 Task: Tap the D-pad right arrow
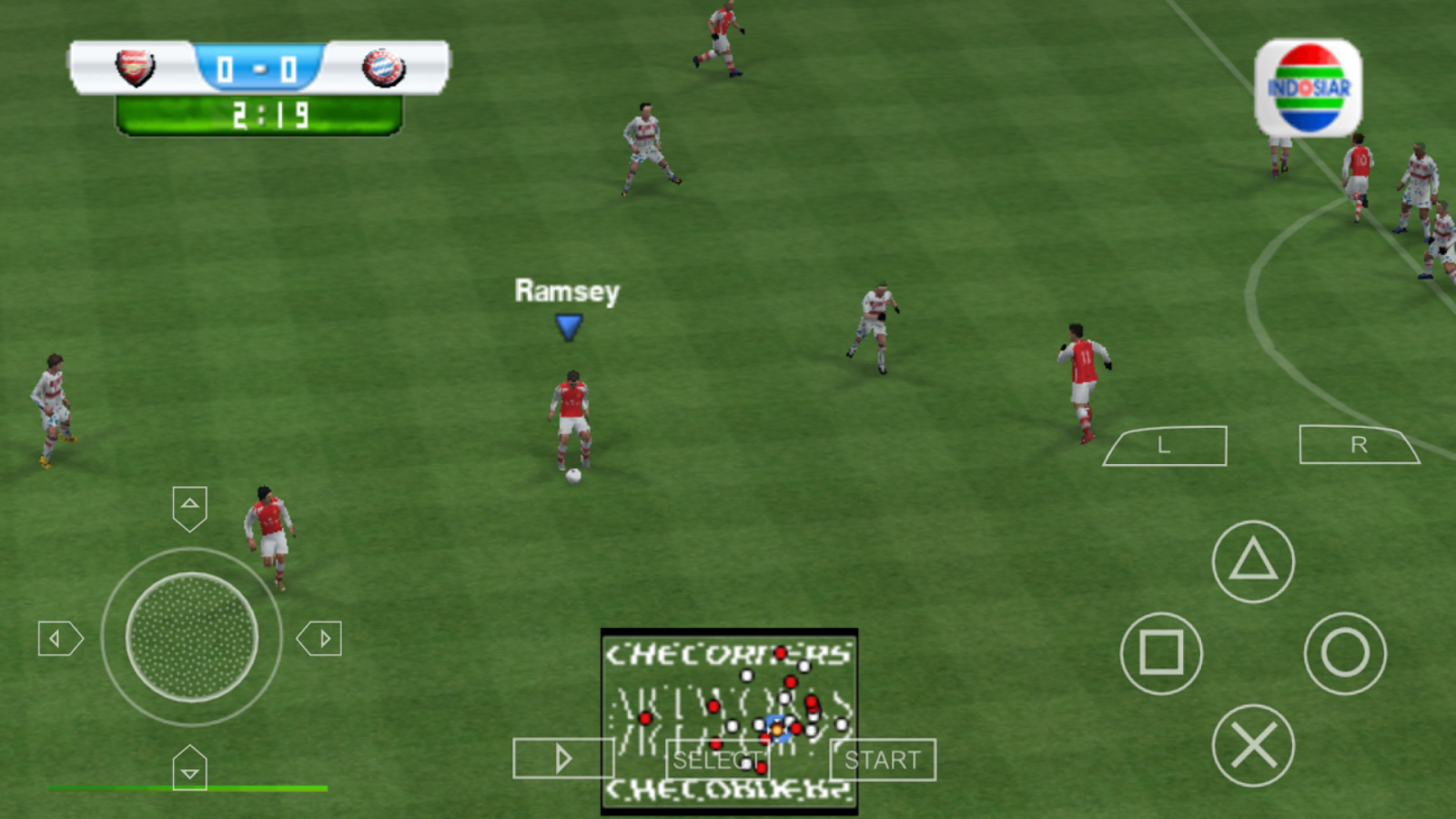320,639
